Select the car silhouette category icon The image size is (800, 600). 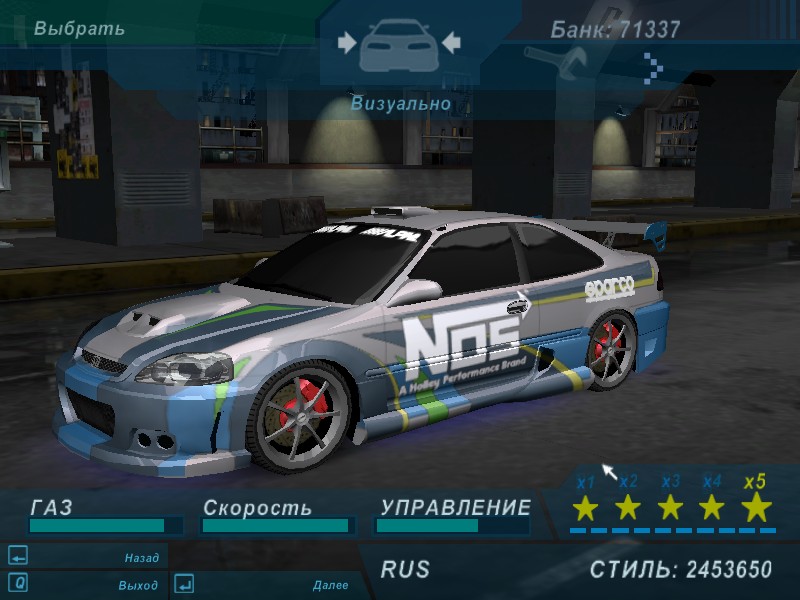pos(398,42)
